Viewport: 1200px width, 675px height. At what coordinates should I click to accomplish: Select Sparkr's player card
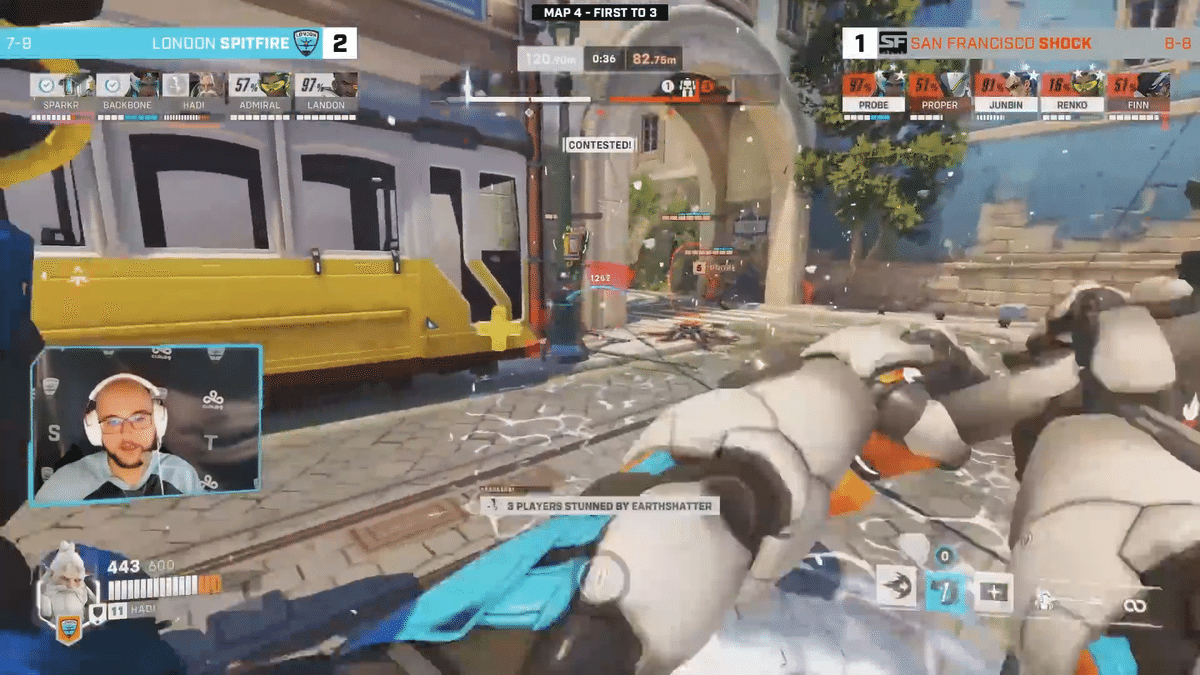(x=62, y=92)
